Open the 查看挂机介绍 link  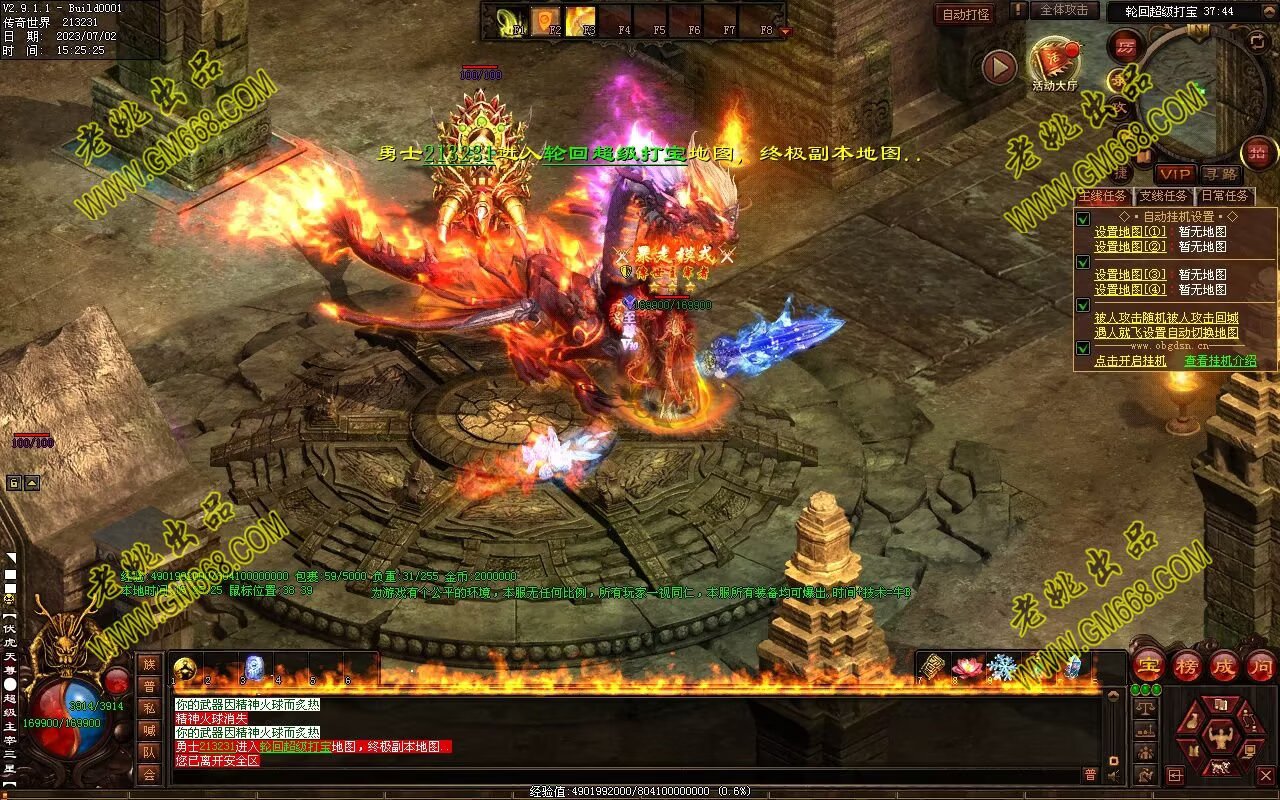point(1220,361)
